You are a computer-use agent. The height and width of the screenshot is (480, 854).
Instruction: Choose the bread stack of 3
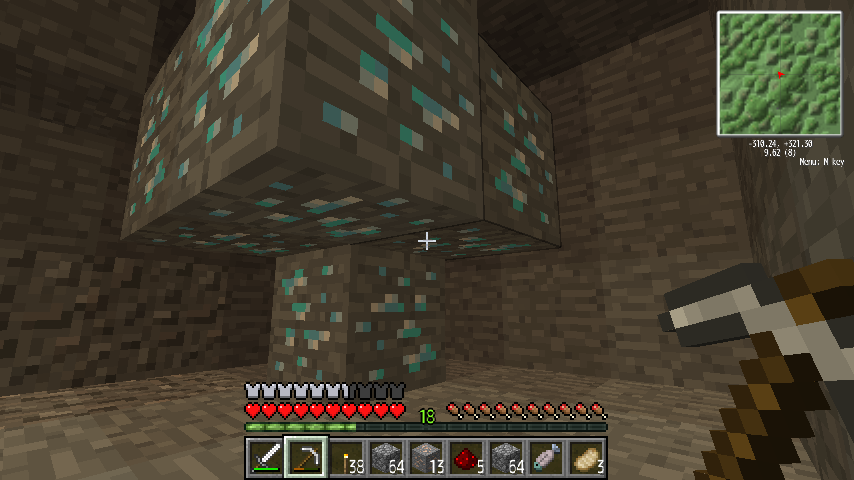[587, 457]
